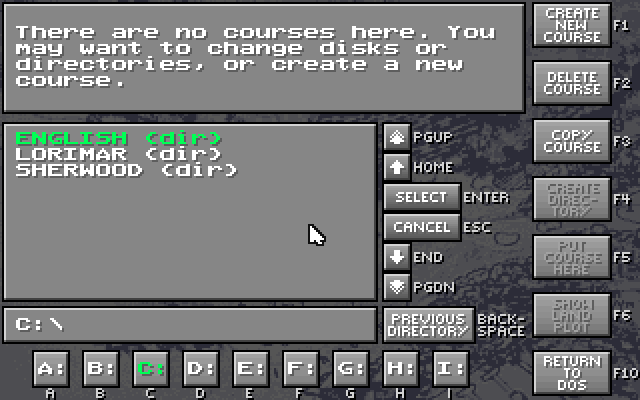The width and height of the screenshot is (640, 400).
Task: Jump to the list end arrow
Action: tap(397, 257)
